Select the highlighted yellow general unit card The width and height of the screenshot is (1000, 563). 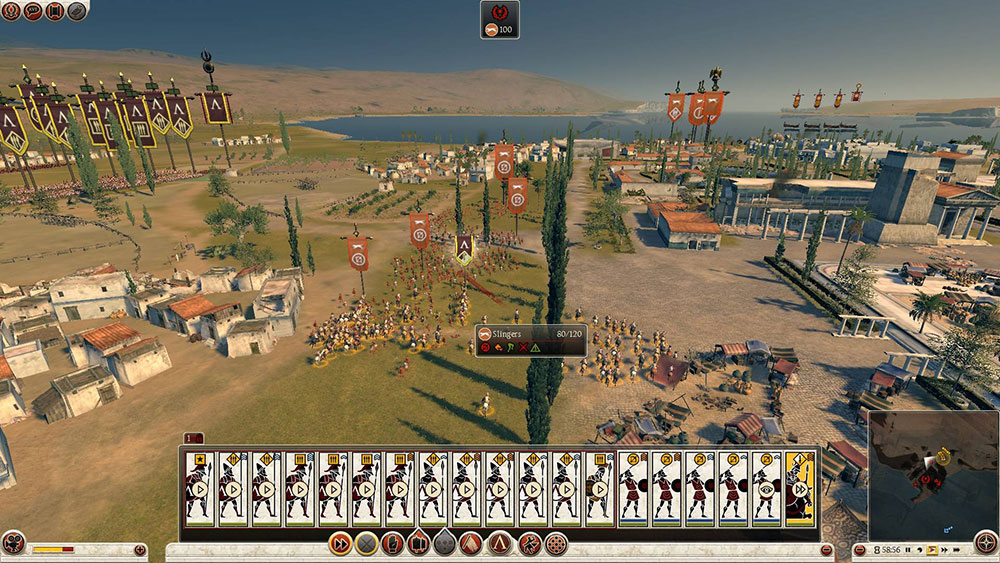click(801, 488)
